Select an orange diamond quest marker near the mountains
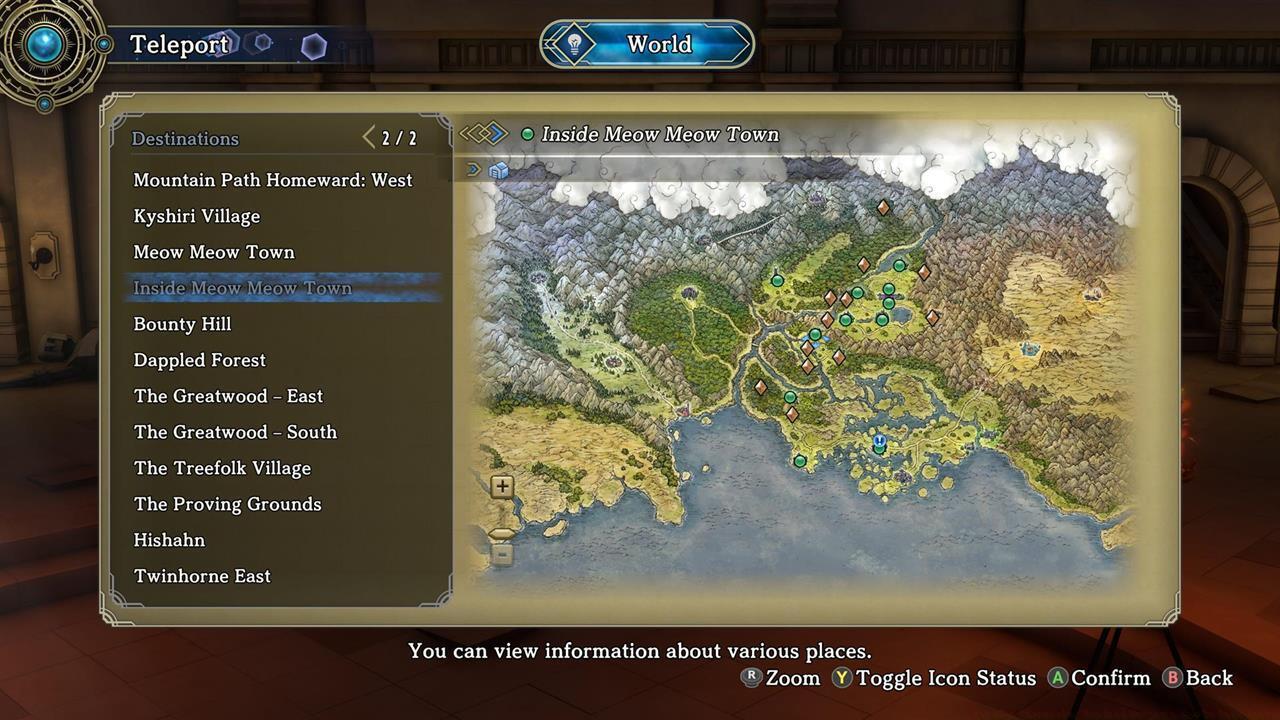The image size is (1280, 720). (x=884, y=207)
